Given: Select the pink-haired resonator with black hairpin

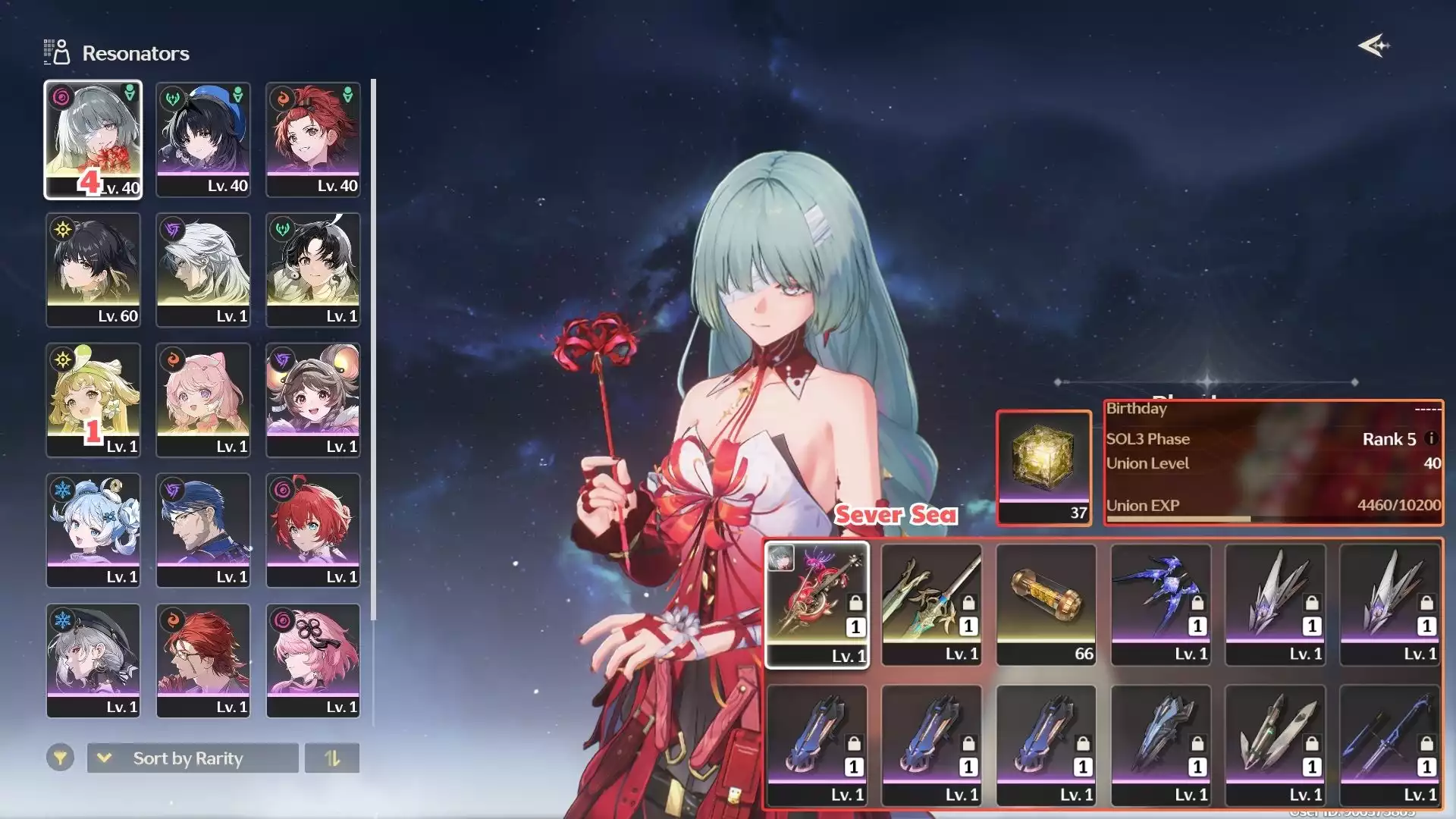Looking at the screenshot, I should coord(312,661).
